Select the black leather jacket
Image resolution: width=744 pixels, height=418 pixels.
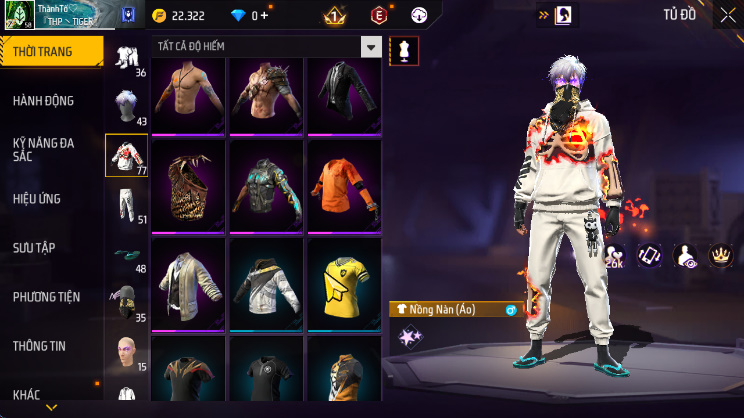coord(343,93)
